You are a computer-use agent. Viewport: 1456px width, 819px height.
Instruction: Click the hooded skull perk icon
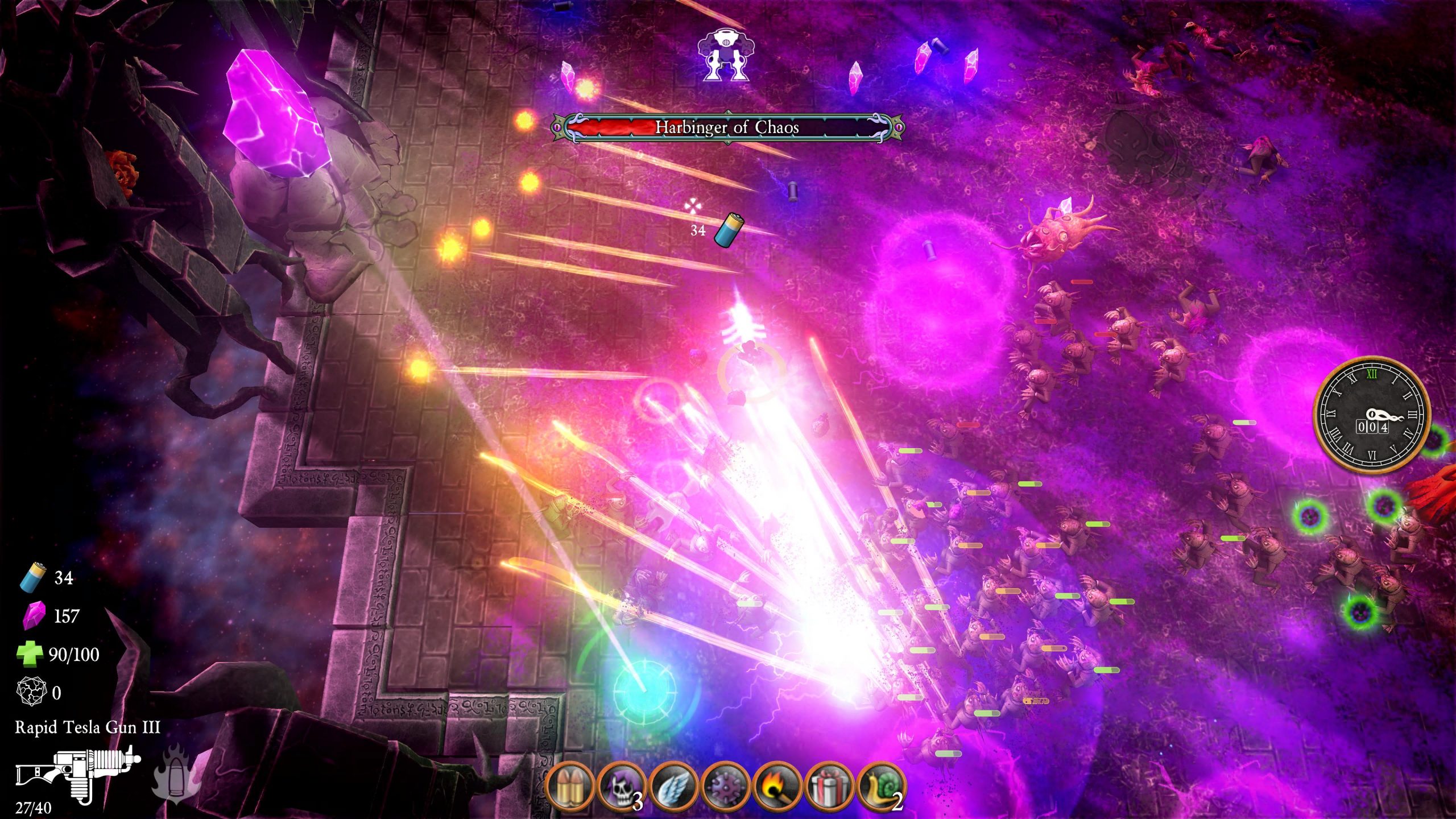point(622,787)
